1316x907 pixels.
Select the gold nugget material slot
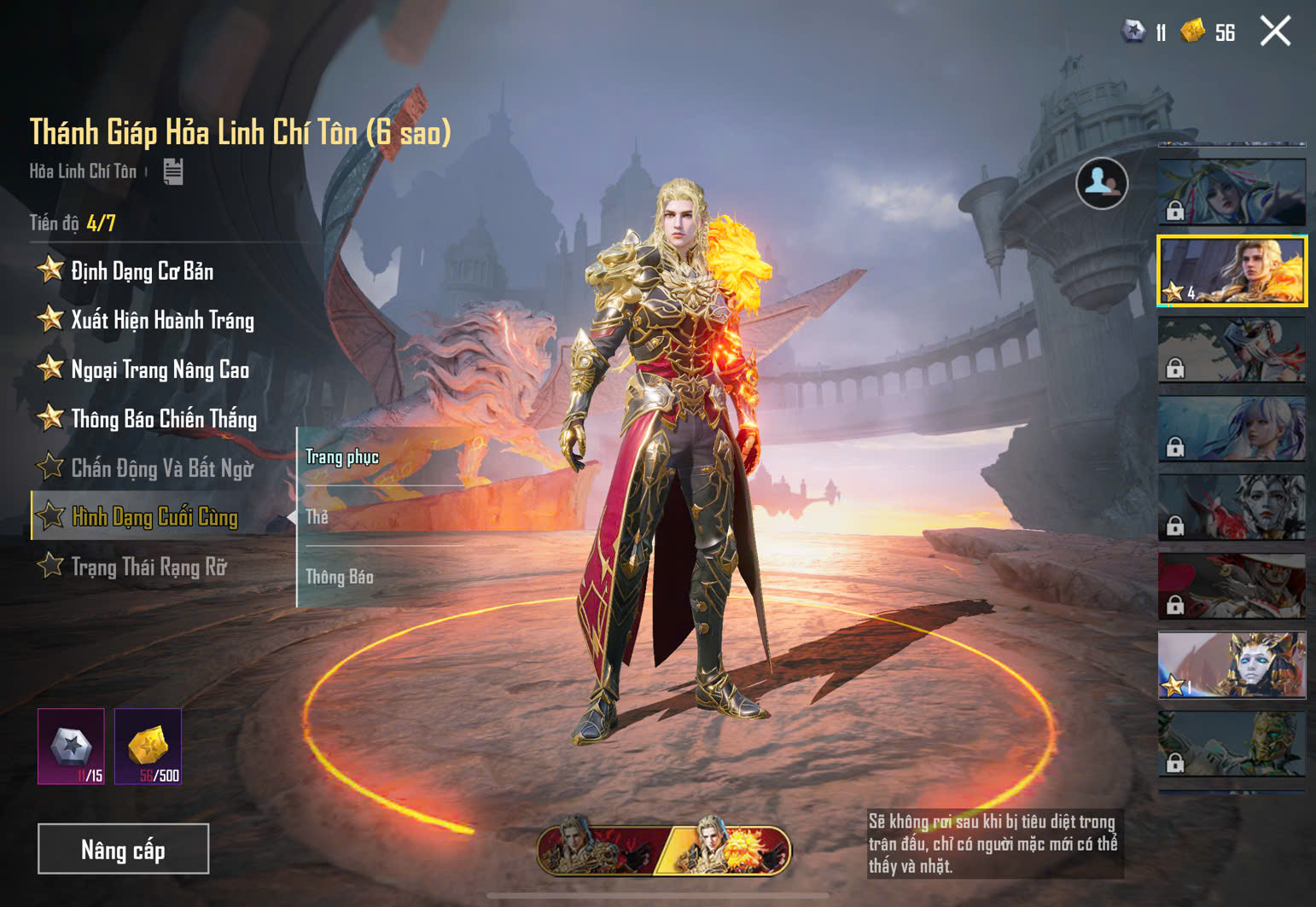coord(148,746)
